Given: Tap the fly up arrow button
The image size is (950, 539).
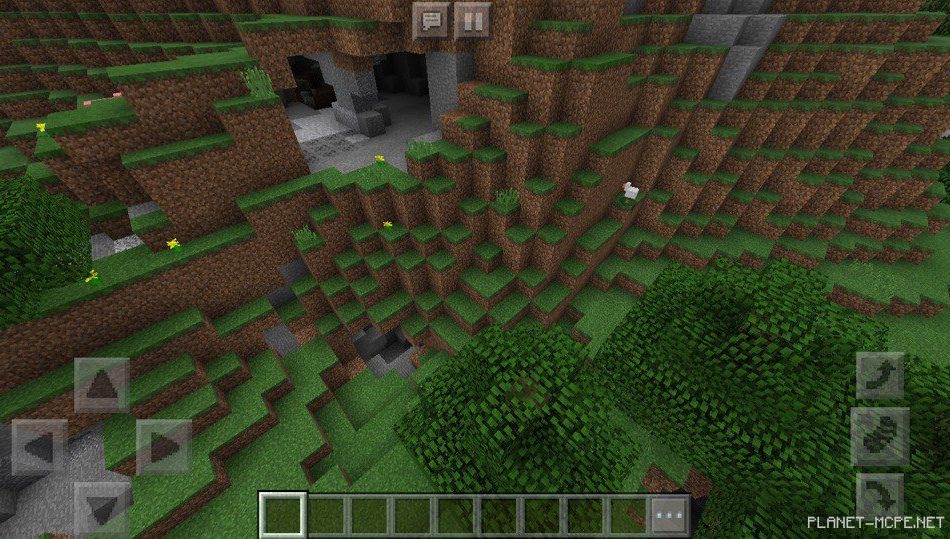Looking at the screenshot, I should pos(880,376).
